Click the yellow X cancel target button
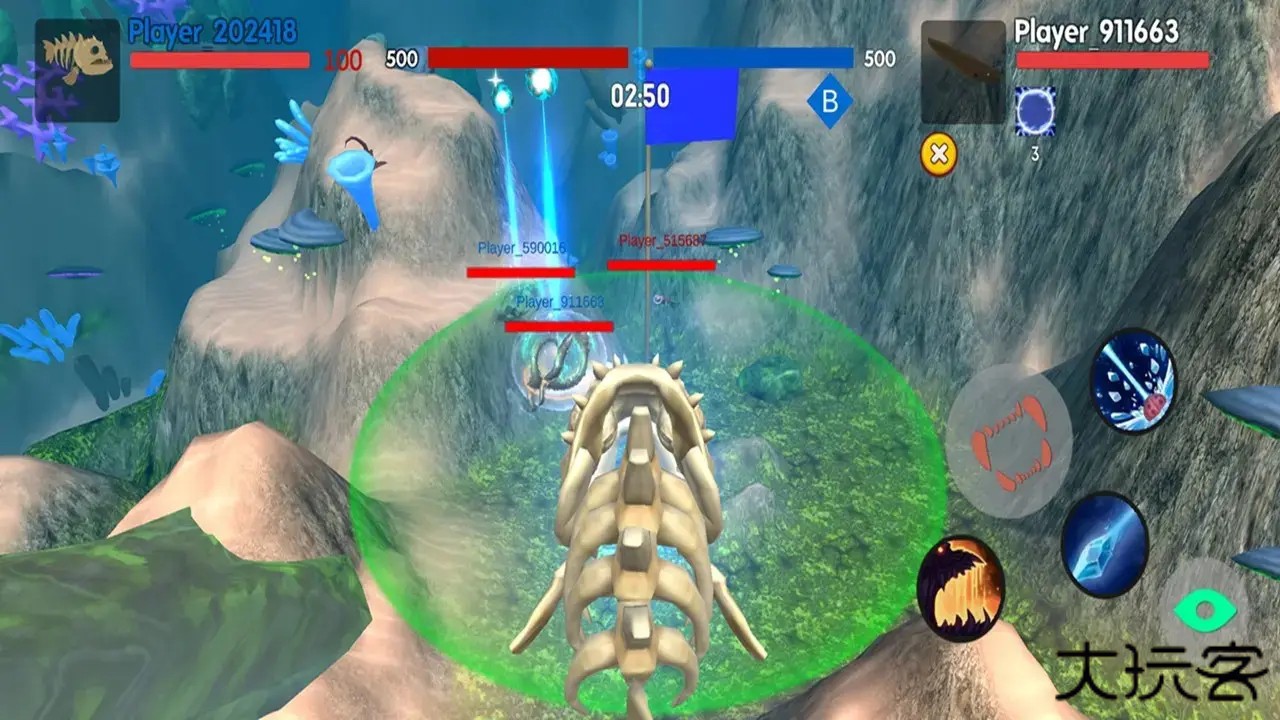 pyautogui.click(x=938, y=155)
